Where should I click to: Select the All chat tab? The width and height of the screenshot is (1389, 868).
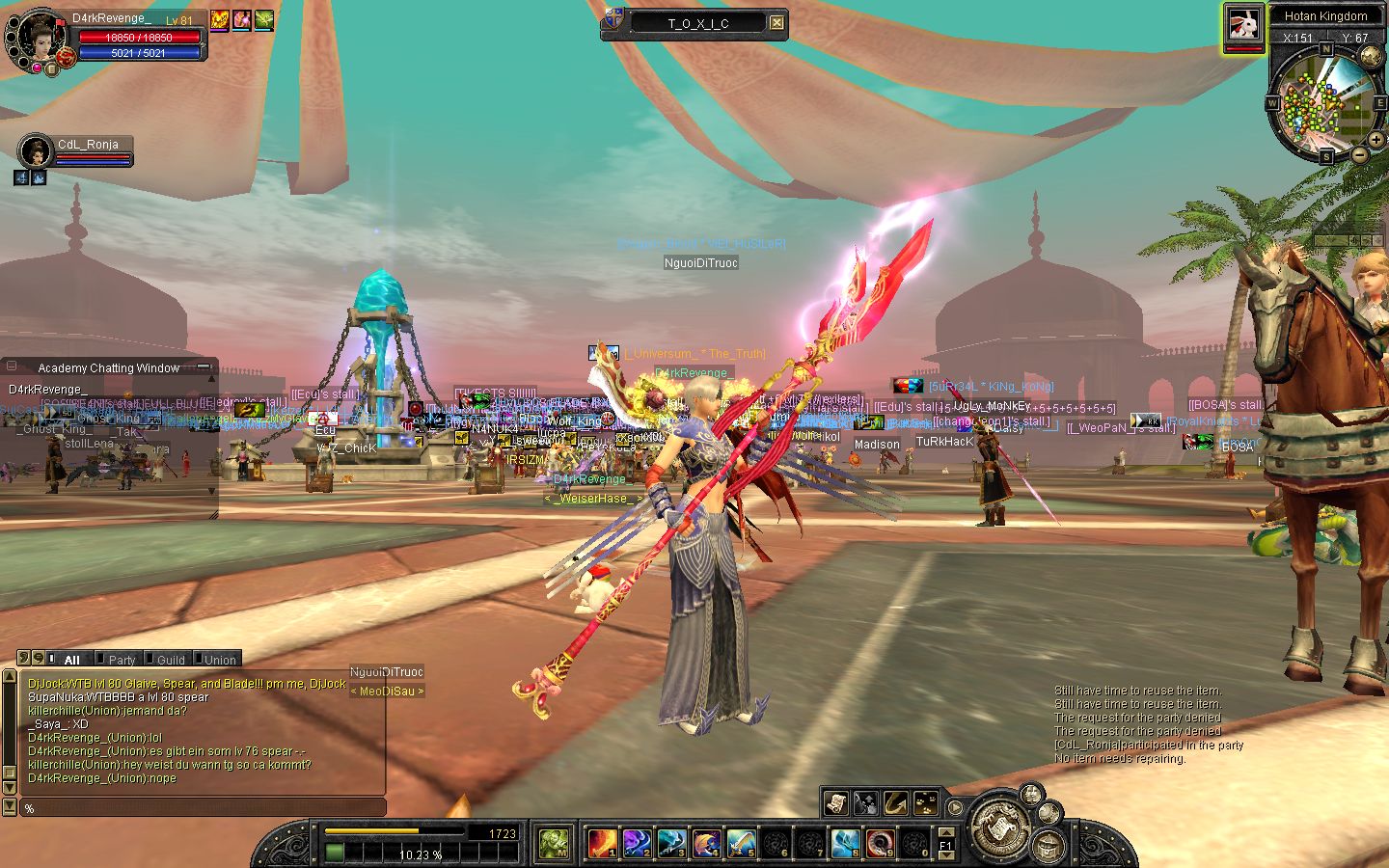(x=71, y=660)
